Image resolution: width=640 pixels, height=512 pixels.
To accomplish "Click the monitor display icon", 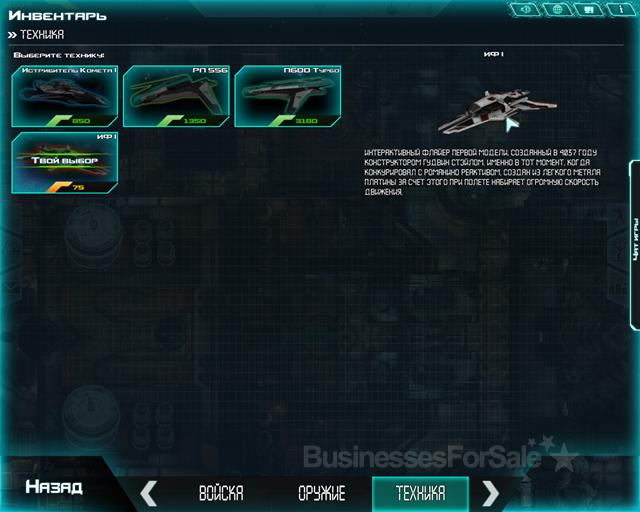I will point(588,10).
